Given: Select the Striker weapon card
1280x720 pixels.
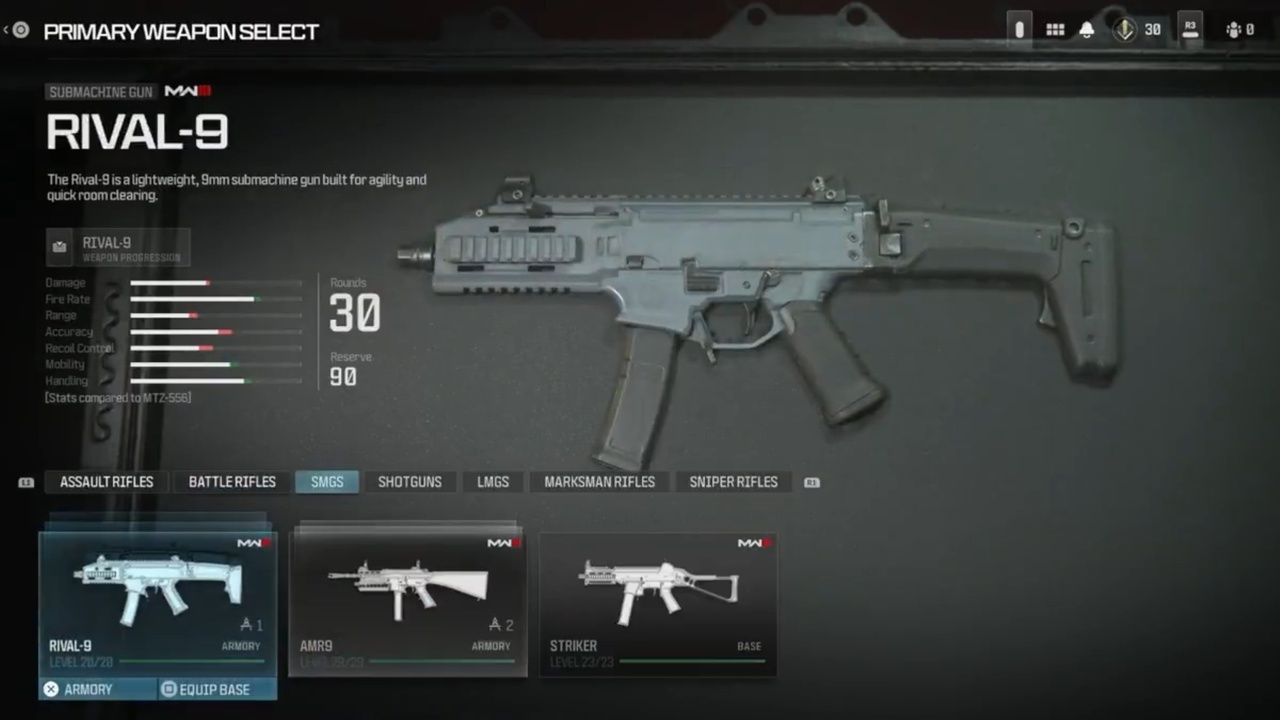Looking at the screenshot, I should (x=657, y=598).
